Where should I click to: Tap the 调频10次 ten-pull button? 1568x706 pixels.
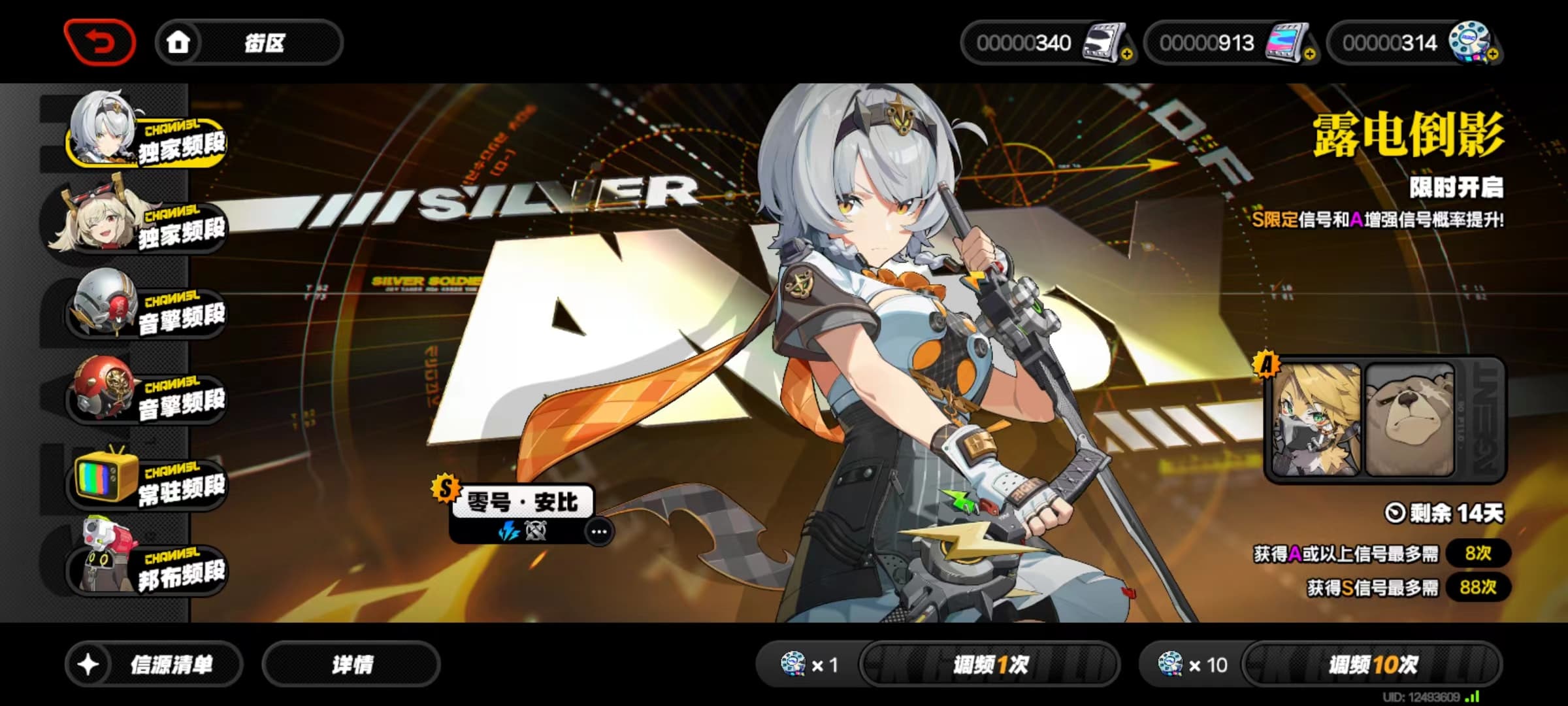pos(1372,665)
